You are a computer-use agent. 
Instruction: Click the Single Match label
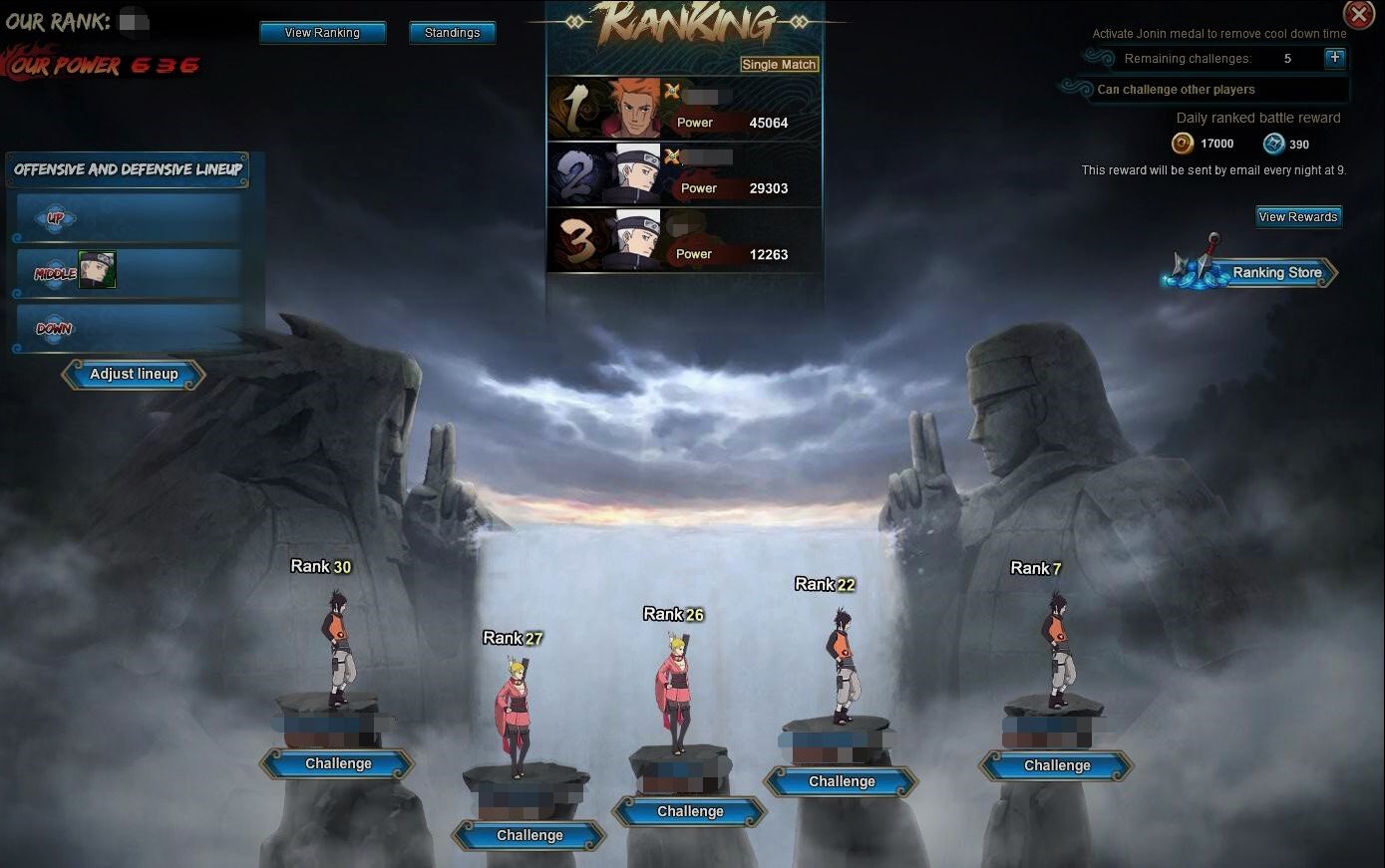click(x=779, y=65)
